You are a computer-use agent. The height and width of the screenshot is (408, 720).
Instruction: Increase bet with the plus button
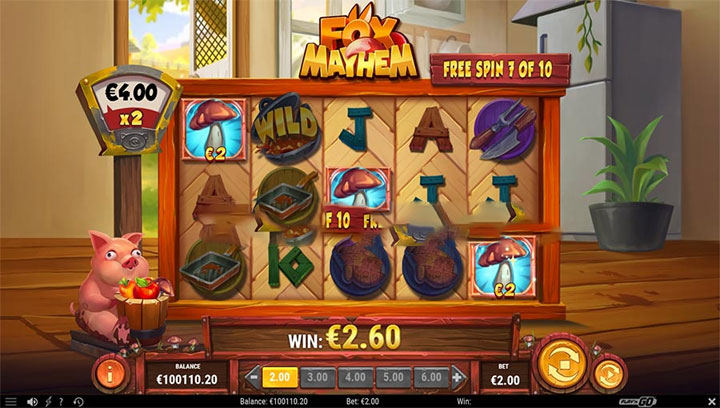pos(458,376)
